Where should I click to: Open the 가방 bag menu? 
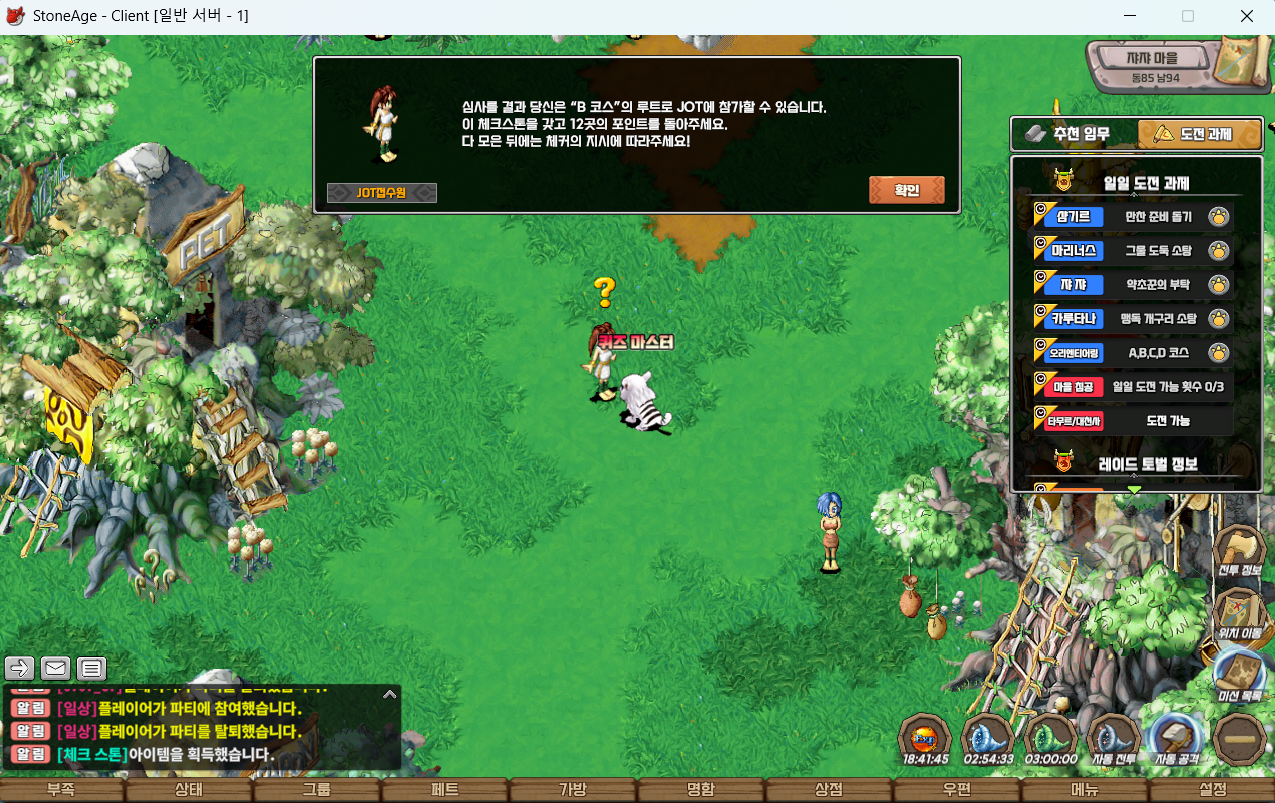pyautogui.click(x=572, y=790)
